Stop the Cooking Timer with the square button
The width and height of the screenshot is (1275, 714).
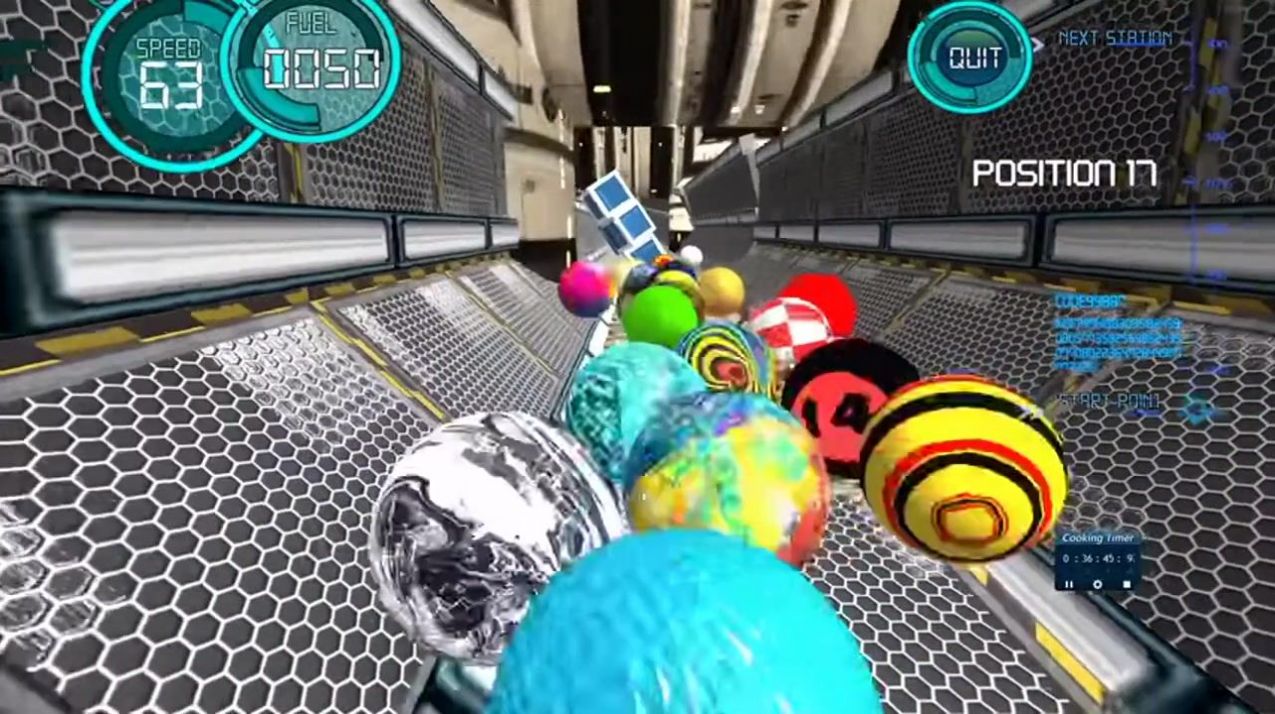pyautogui.click(x=1126, y=583)
